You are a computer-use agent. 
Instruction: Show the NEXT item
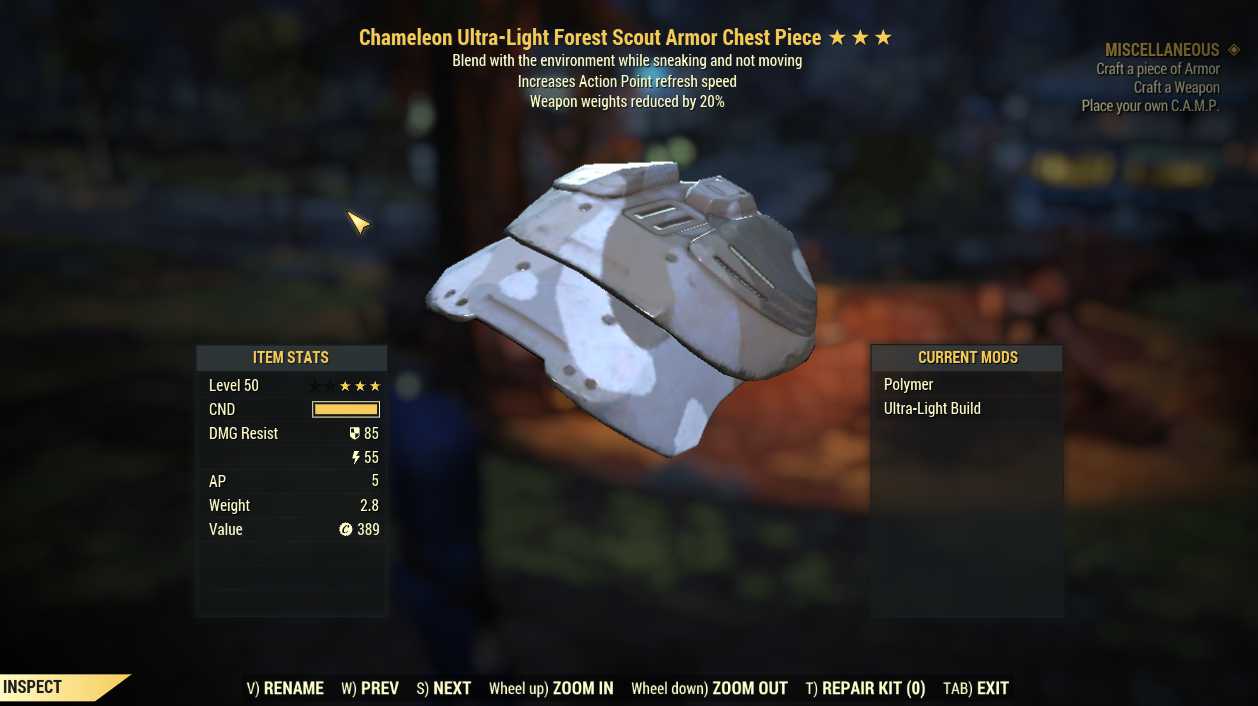tap(444, 688)
